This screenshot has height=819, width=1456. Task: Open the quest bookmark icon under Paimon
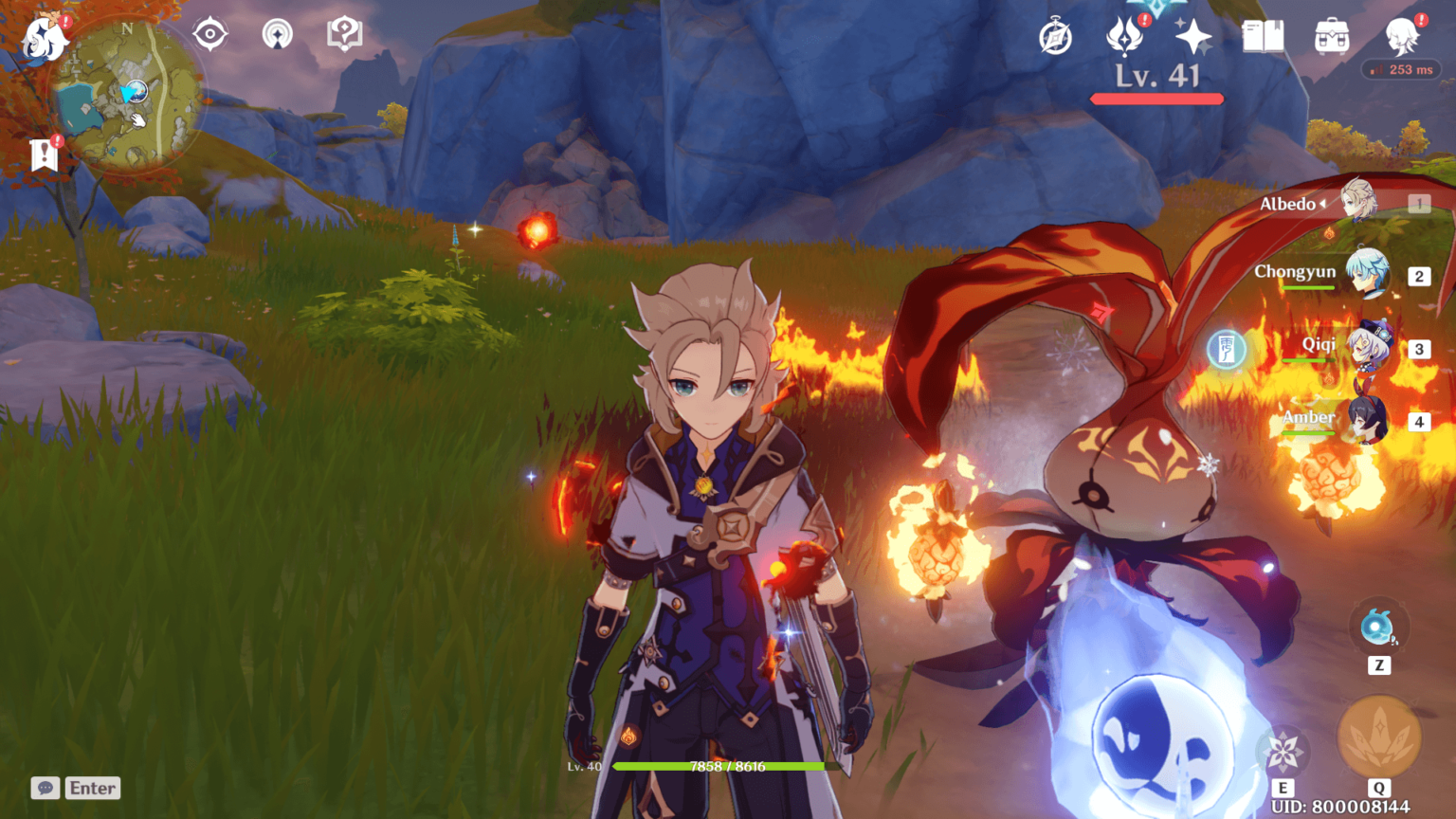44,155
